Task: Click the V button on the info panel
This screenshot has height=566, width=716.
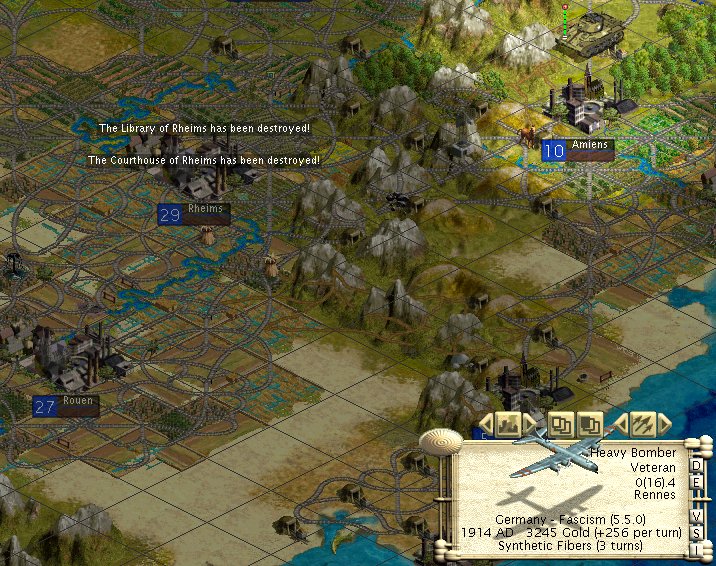Action: point(697,515)
